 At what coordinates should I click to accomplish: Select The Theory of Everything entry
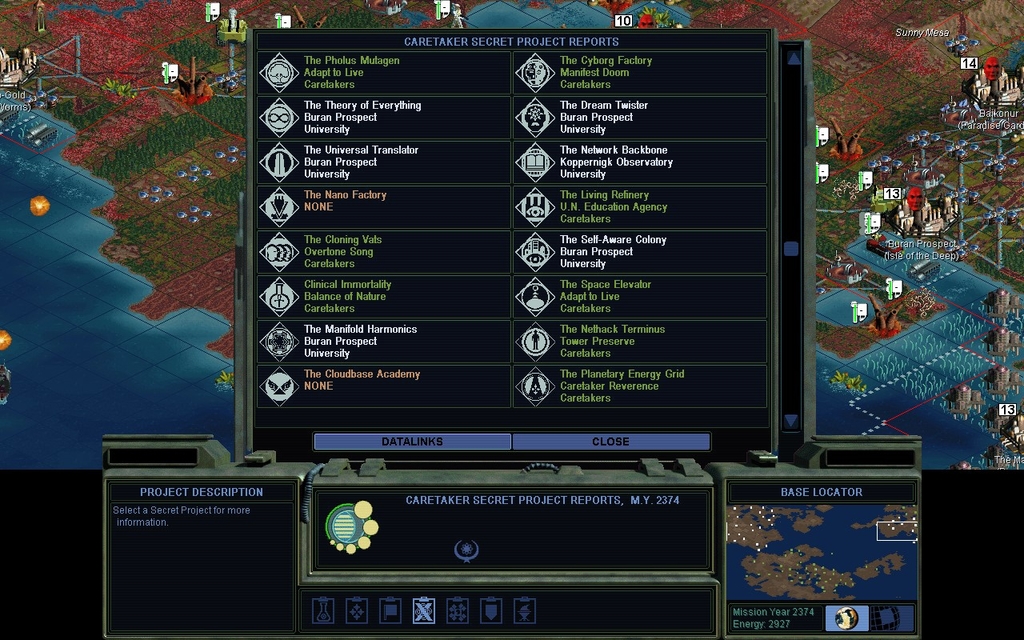(384, 118)
